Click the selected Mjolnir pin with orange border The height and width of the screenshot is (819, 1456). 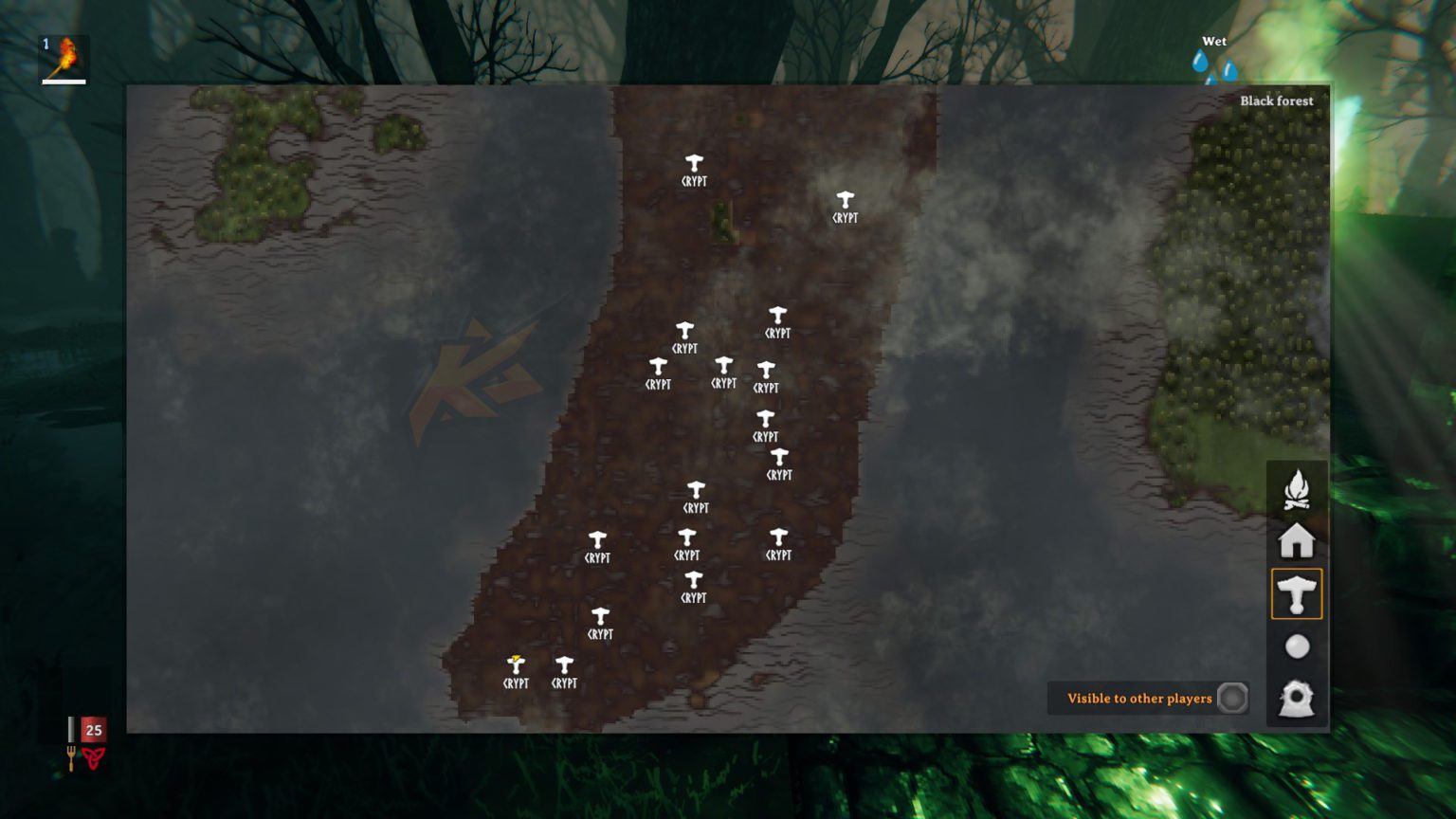click(x=1297, y=593)
